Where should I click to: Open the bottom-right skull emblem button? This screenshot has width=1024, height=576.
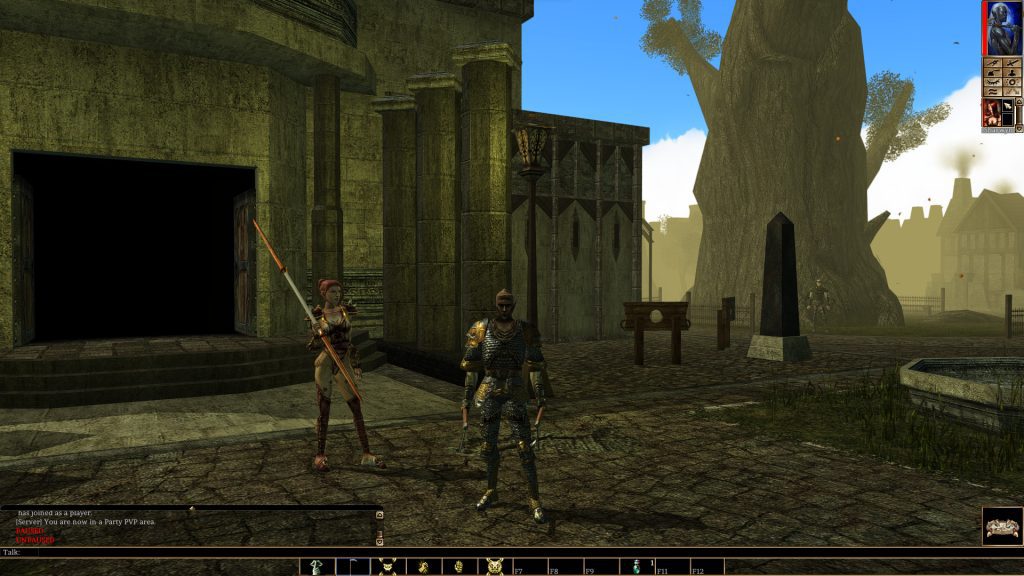coord(1001,525)
